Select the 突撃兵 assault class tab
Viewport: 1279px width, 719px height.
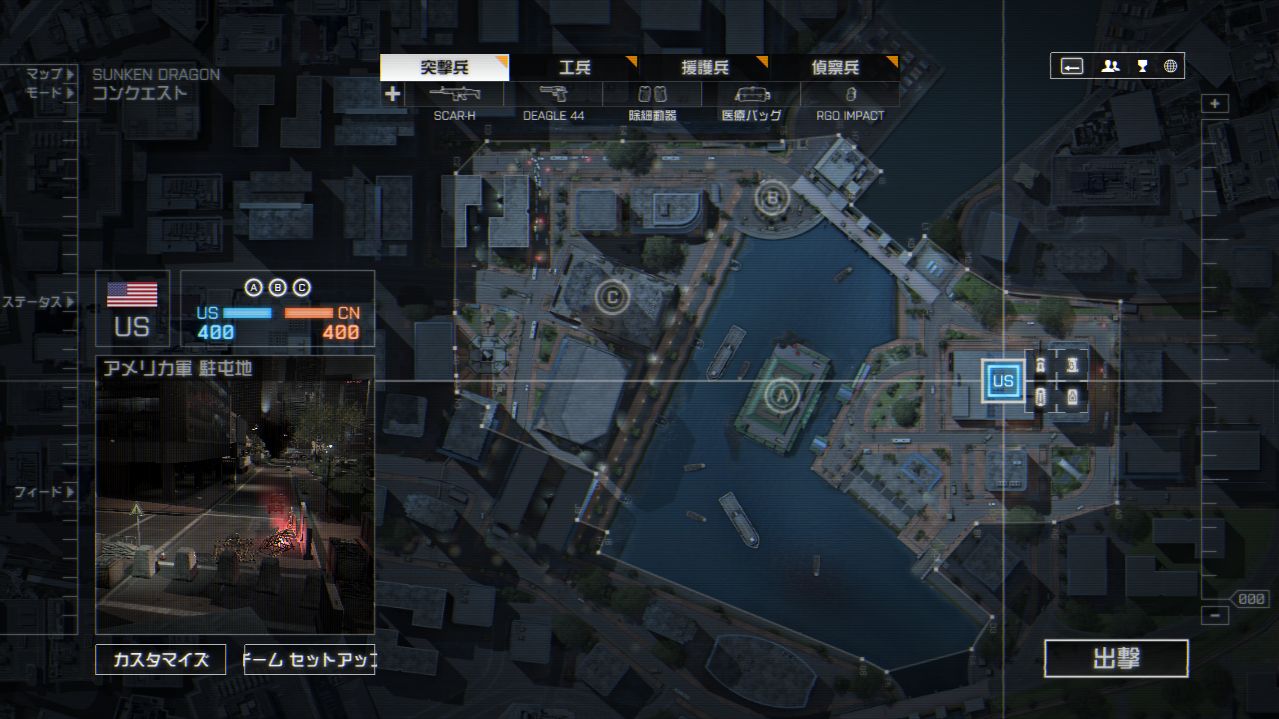(444, 68)
